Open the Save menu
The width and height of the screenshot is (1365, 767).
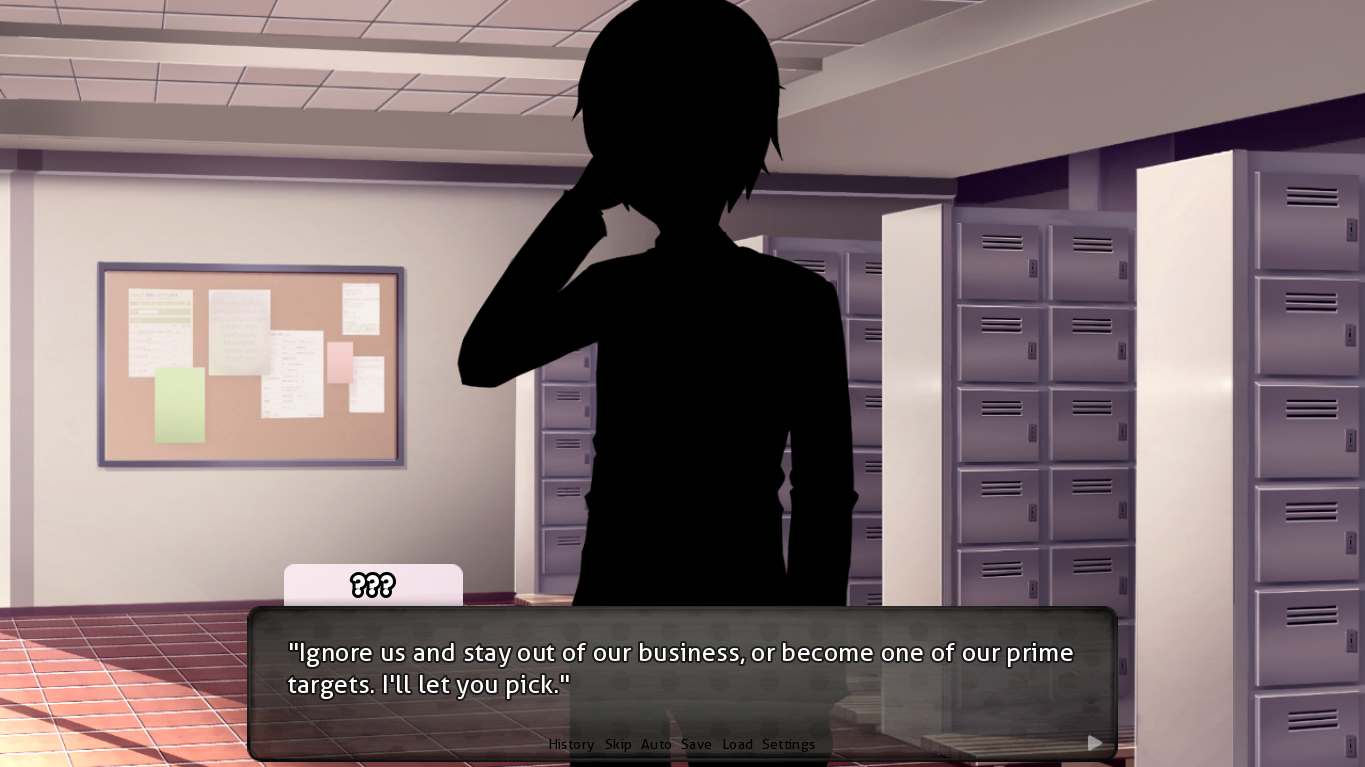click(x=696, y=744)
